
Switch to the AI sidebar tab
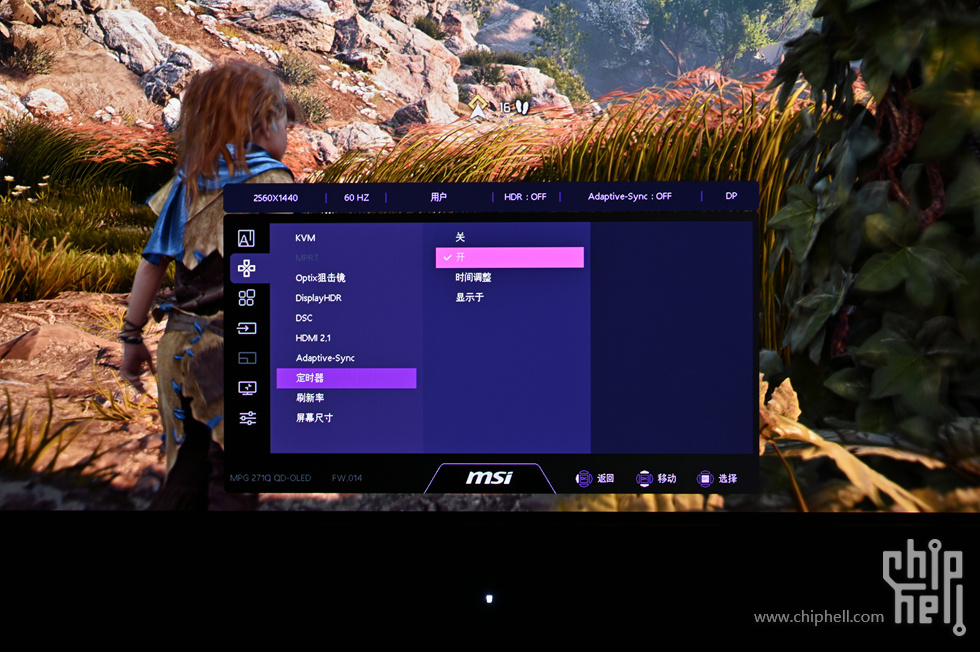(x=246, y=239)
